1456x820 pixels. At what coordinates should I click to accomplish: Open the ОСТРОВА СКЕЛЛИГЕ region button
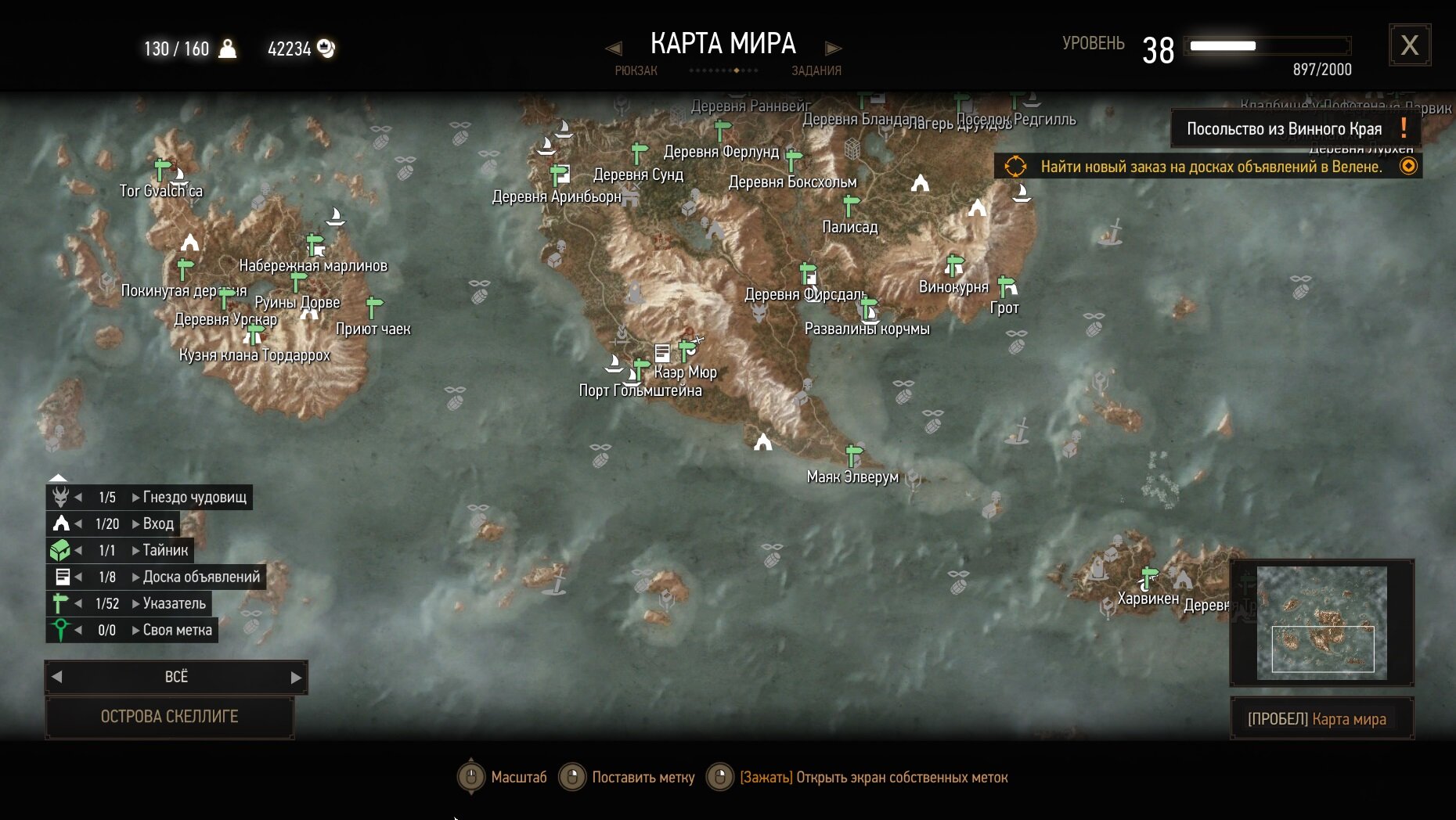tap(169, 717)
